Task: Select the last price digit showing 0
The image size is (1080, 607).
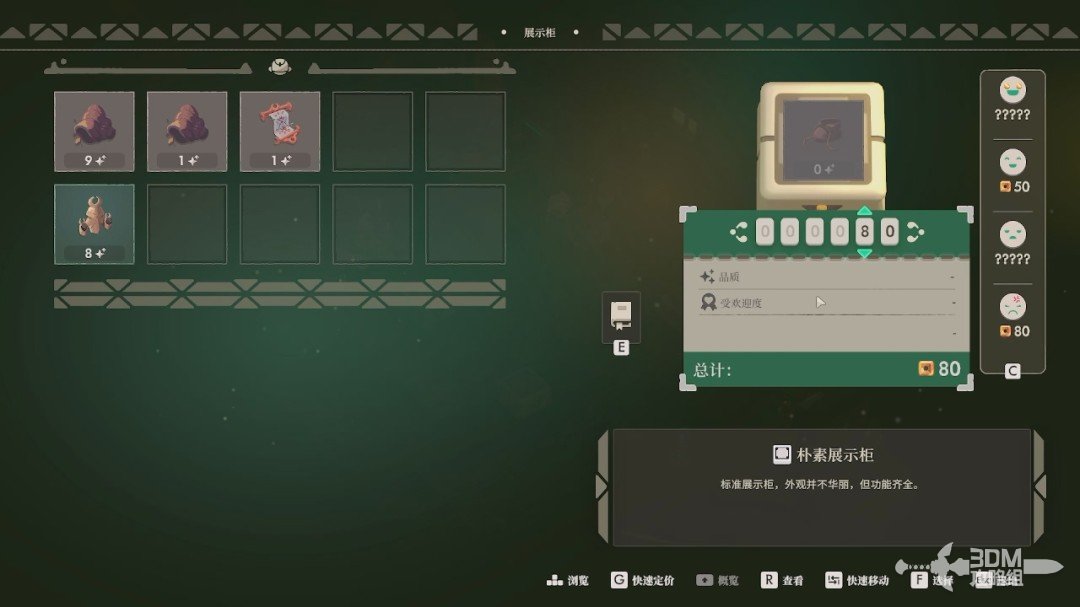Action: [x=889, y=233]
